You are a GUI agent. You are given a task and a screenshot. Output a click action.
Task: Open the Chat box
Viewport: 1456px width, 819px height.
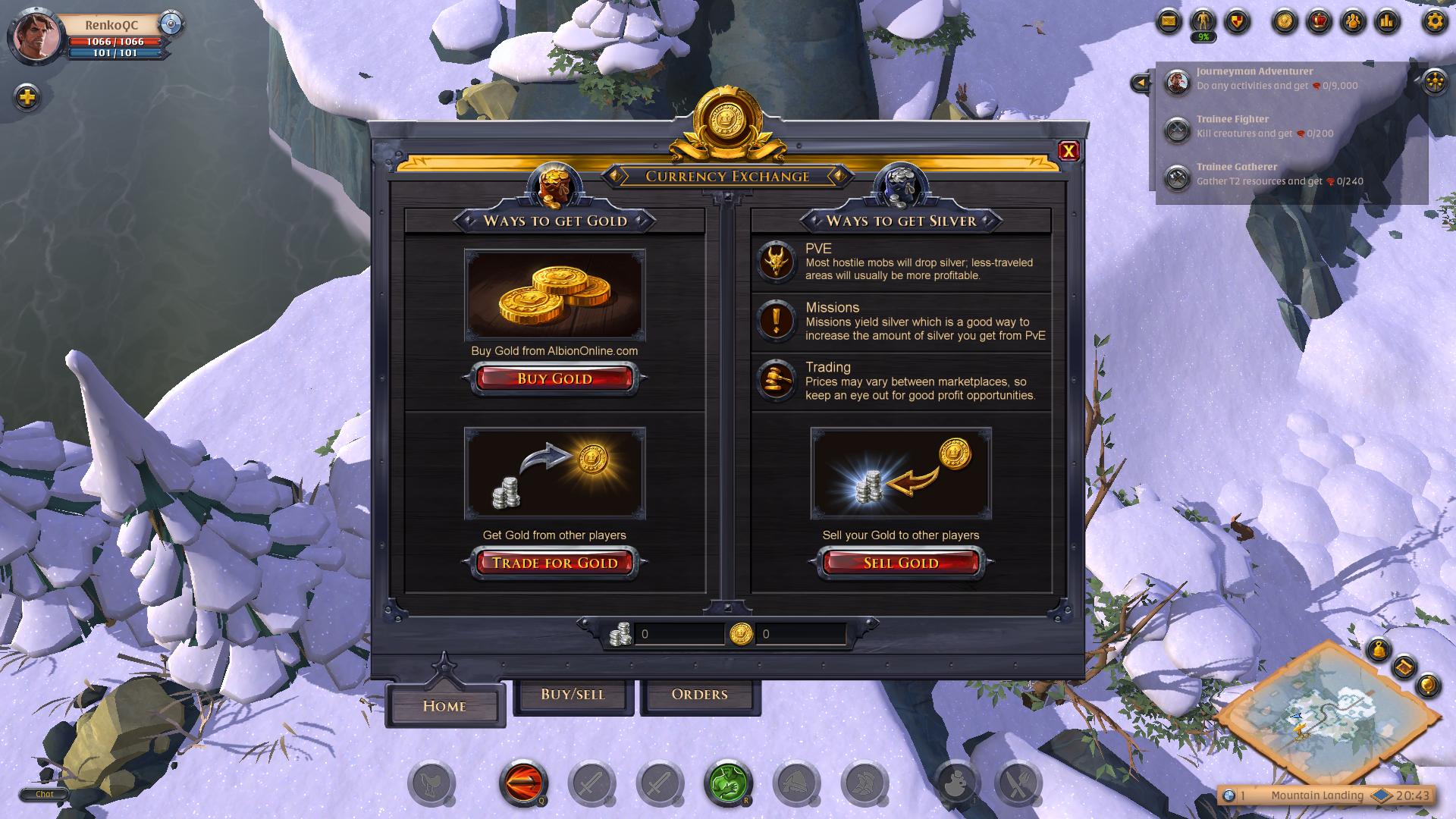tap(44, 794)
